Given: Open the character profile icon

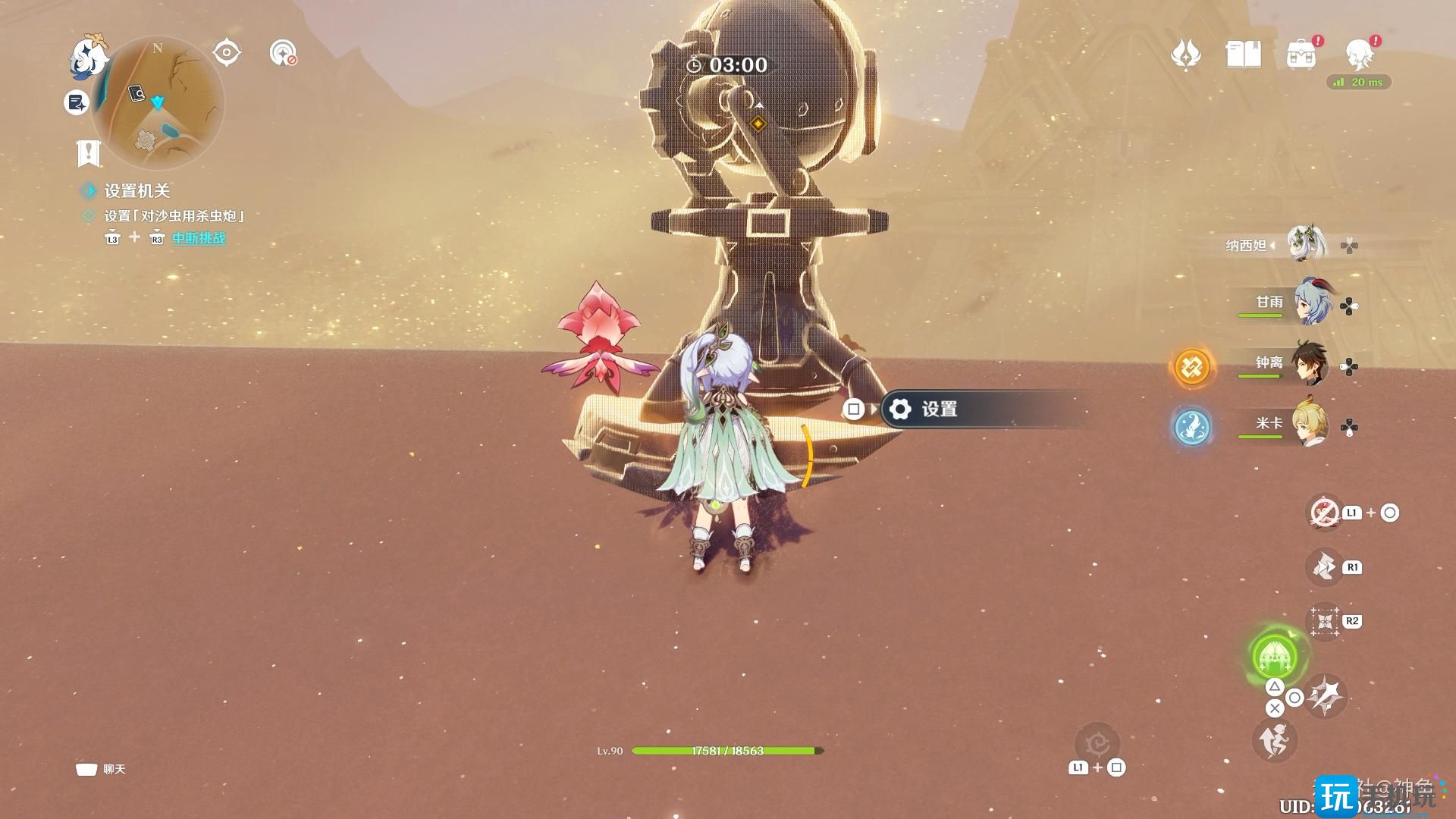Looking at the screenshot, I should click(x=1359, y=53).
